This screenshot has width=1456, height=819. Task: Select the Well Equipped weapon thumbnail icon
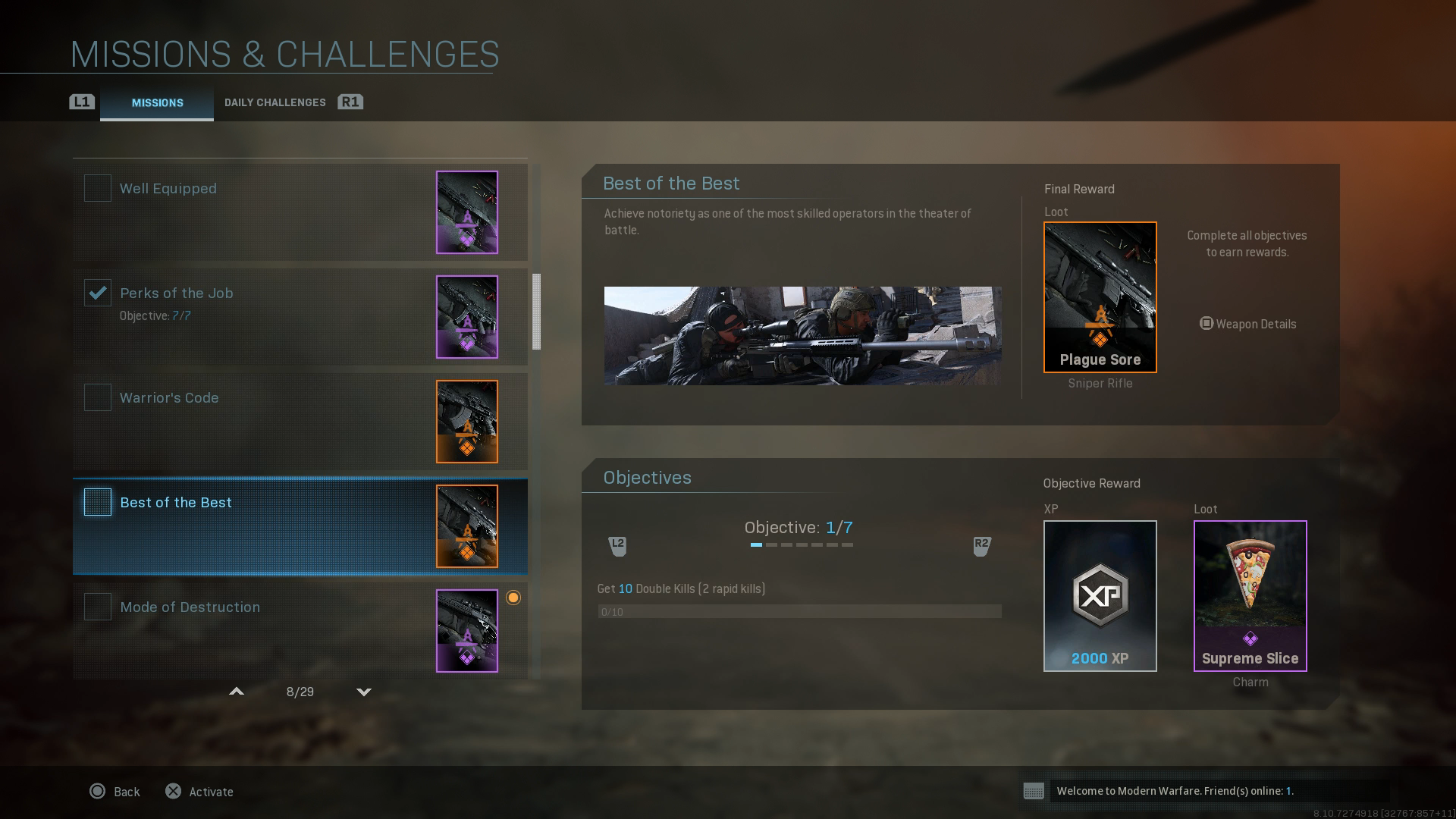tap(466, 212)
